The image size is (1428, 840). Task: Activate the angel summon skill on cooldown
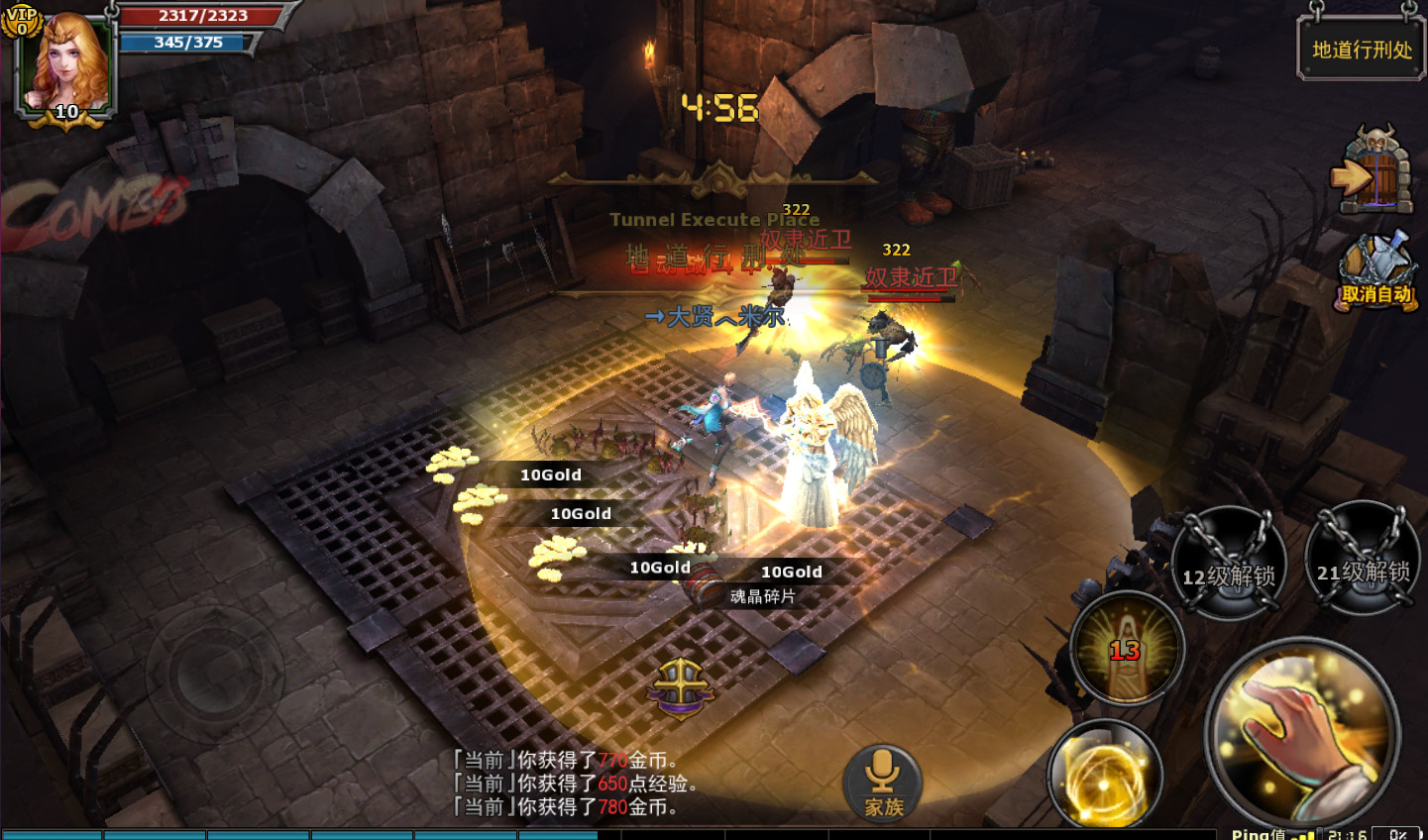[x=1127, y=649]
